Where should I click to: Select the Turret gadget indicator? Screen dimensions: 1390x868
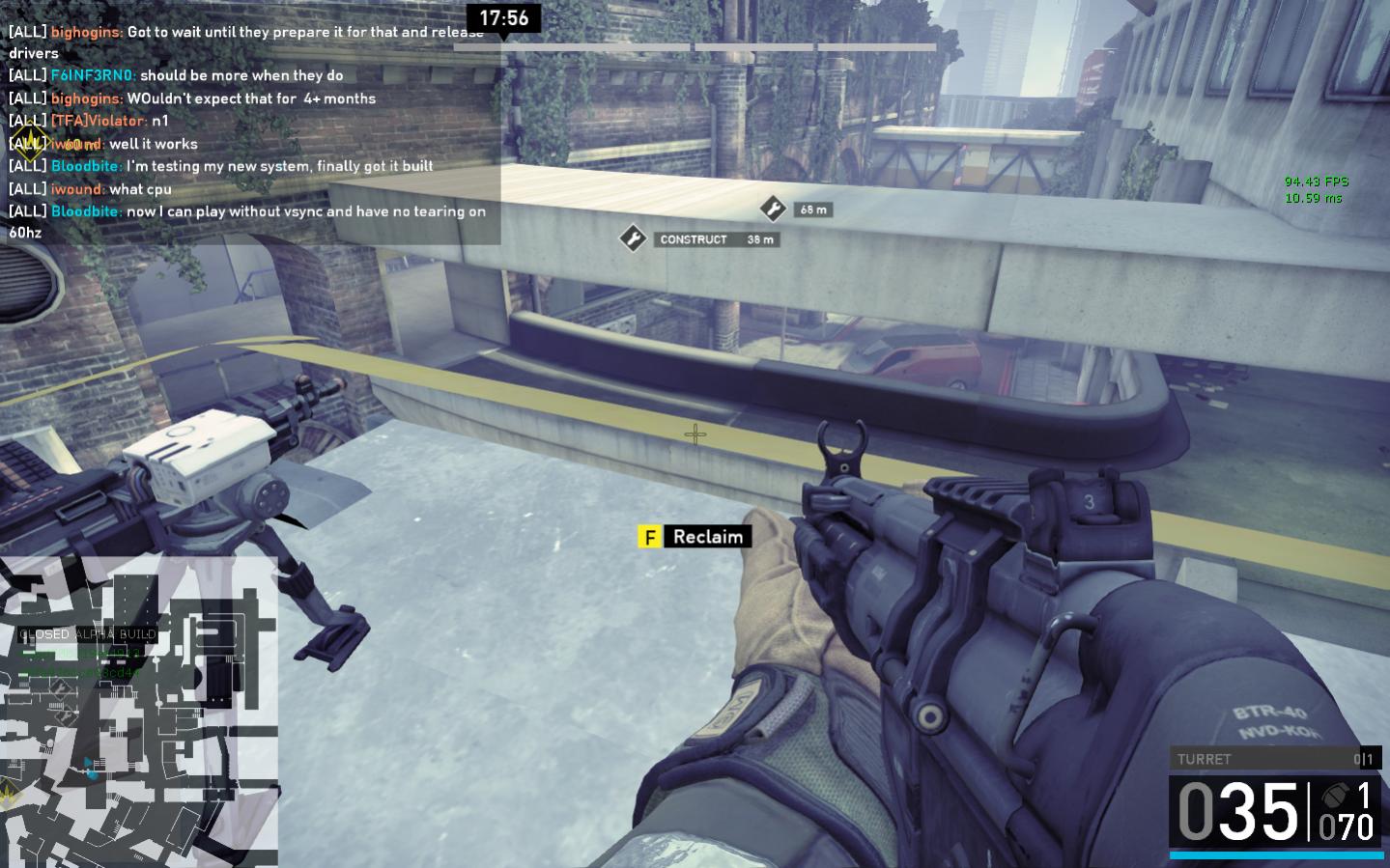tap(1275, 759)
